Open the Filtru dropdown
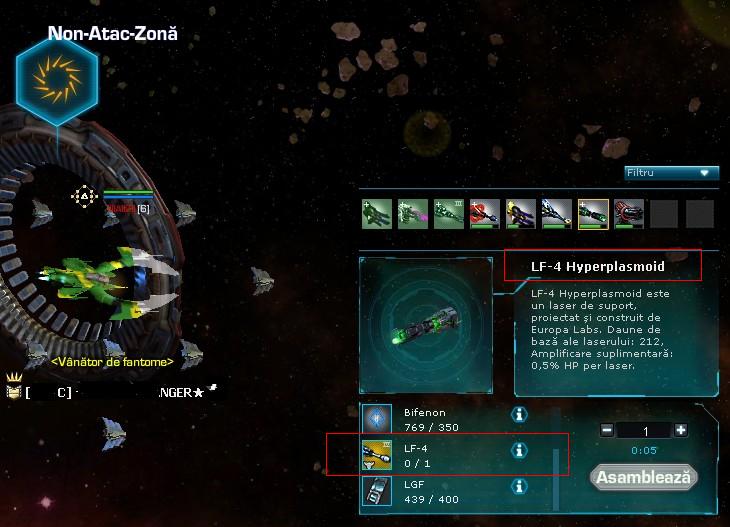This screenshot has height=527, width=730. (x=671, y=173)
